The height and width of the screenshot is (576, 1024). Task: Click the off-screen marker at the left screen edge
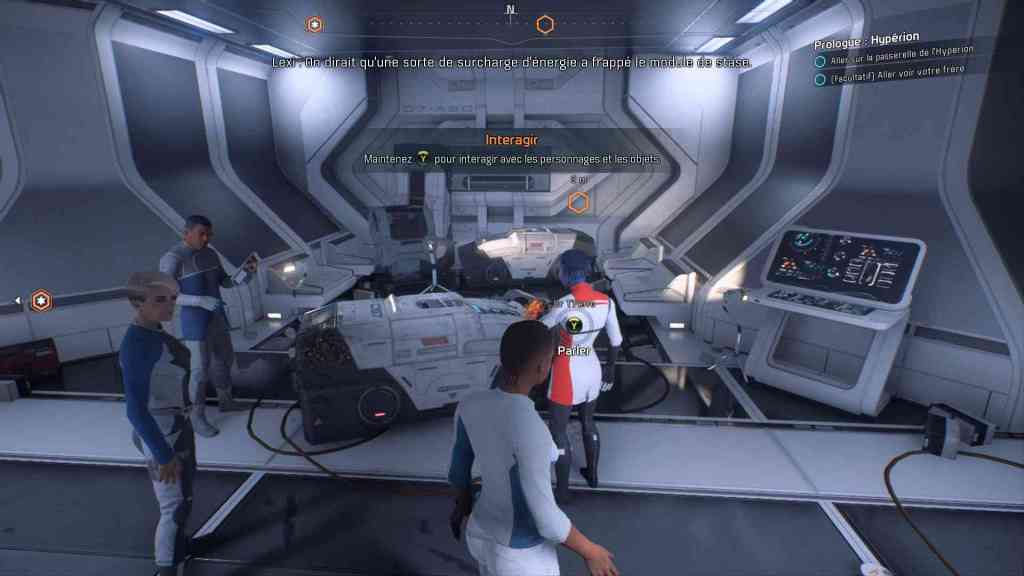pos(40,300)
